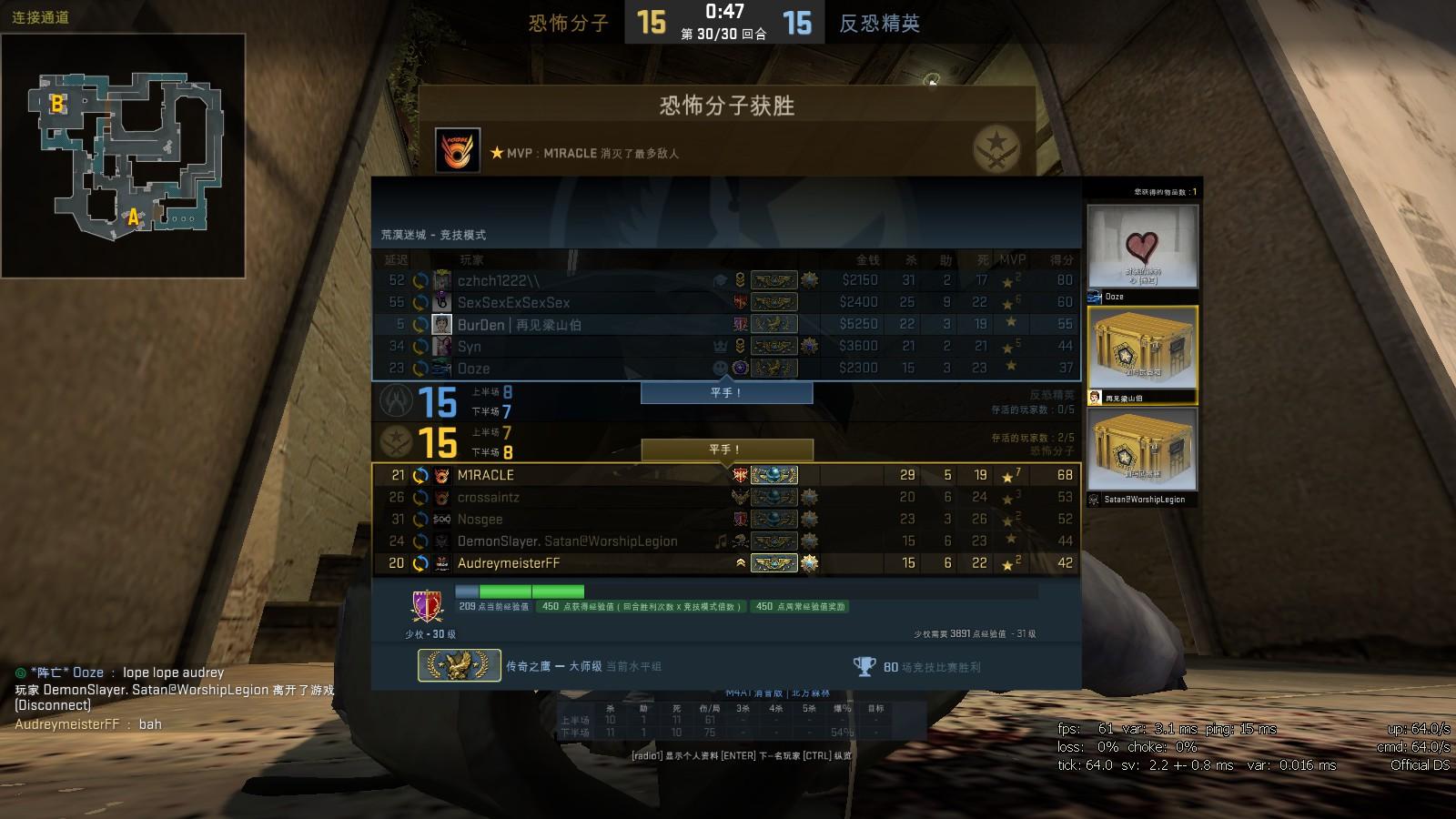
Task: Click the service medal beside crossaintz
Action: 809,497
